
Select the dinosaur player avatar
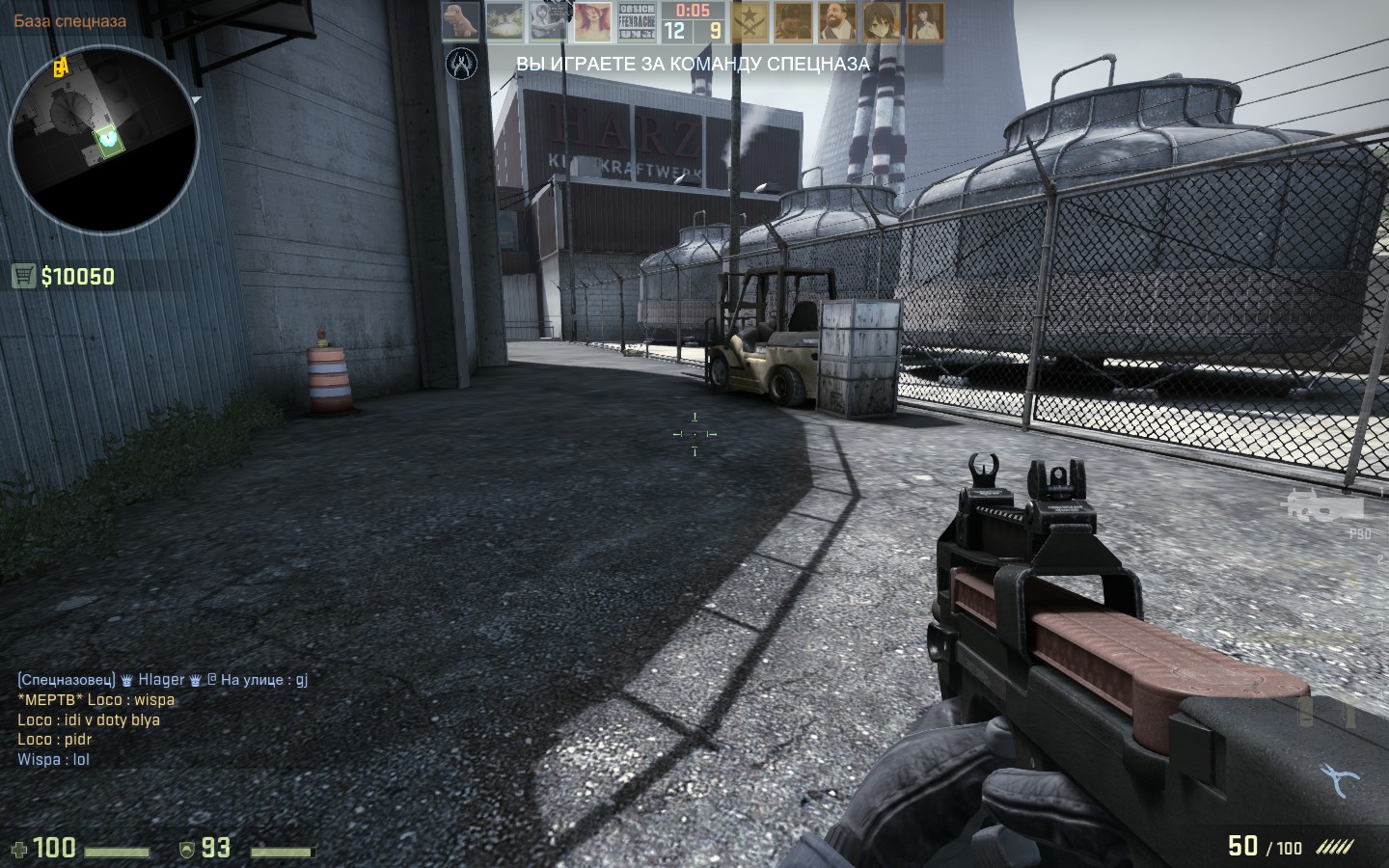pos(461,21)
